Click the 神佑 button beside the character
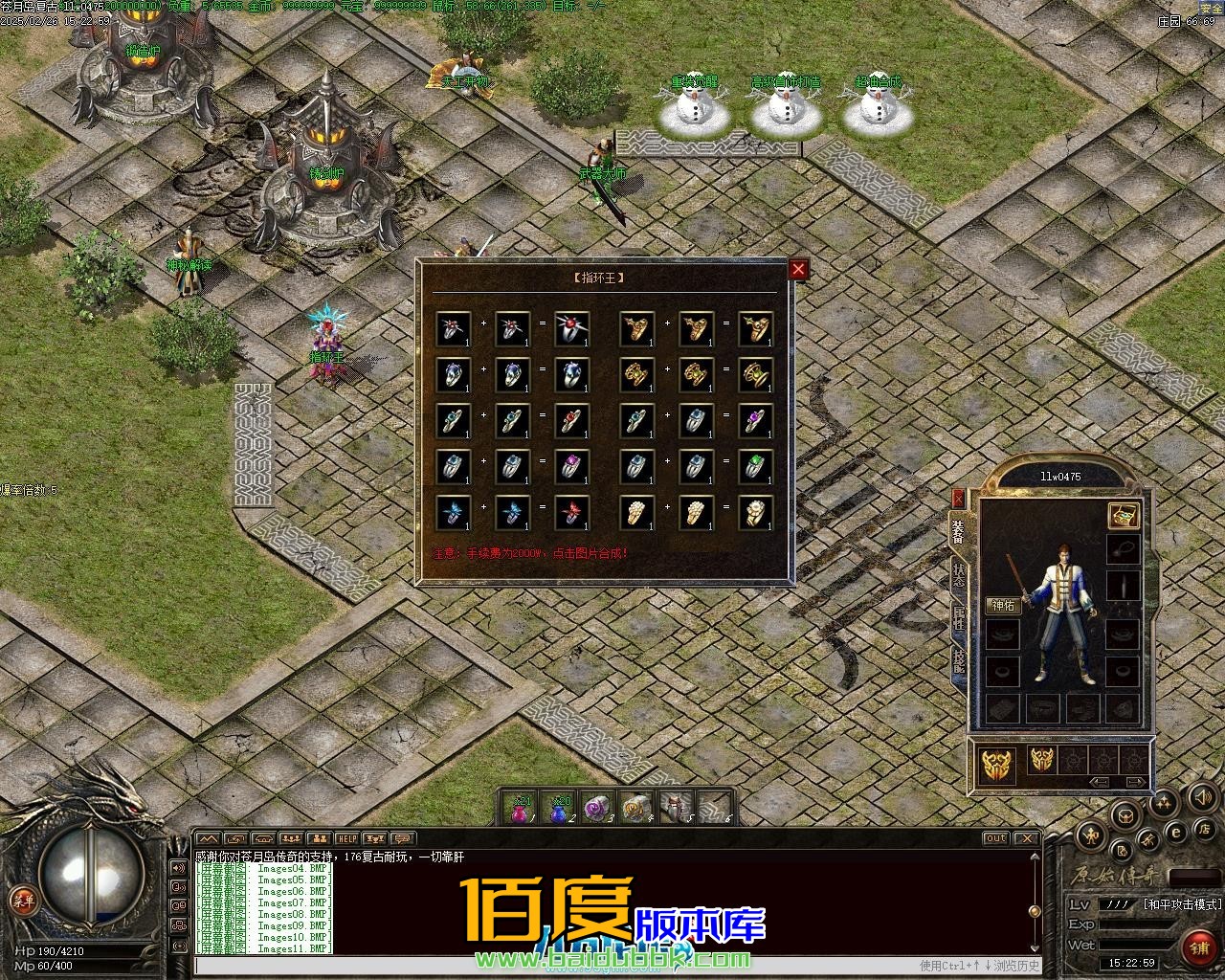Image resolution: width=1225 pixels, height=980 pixels. tap(1004, 605)
